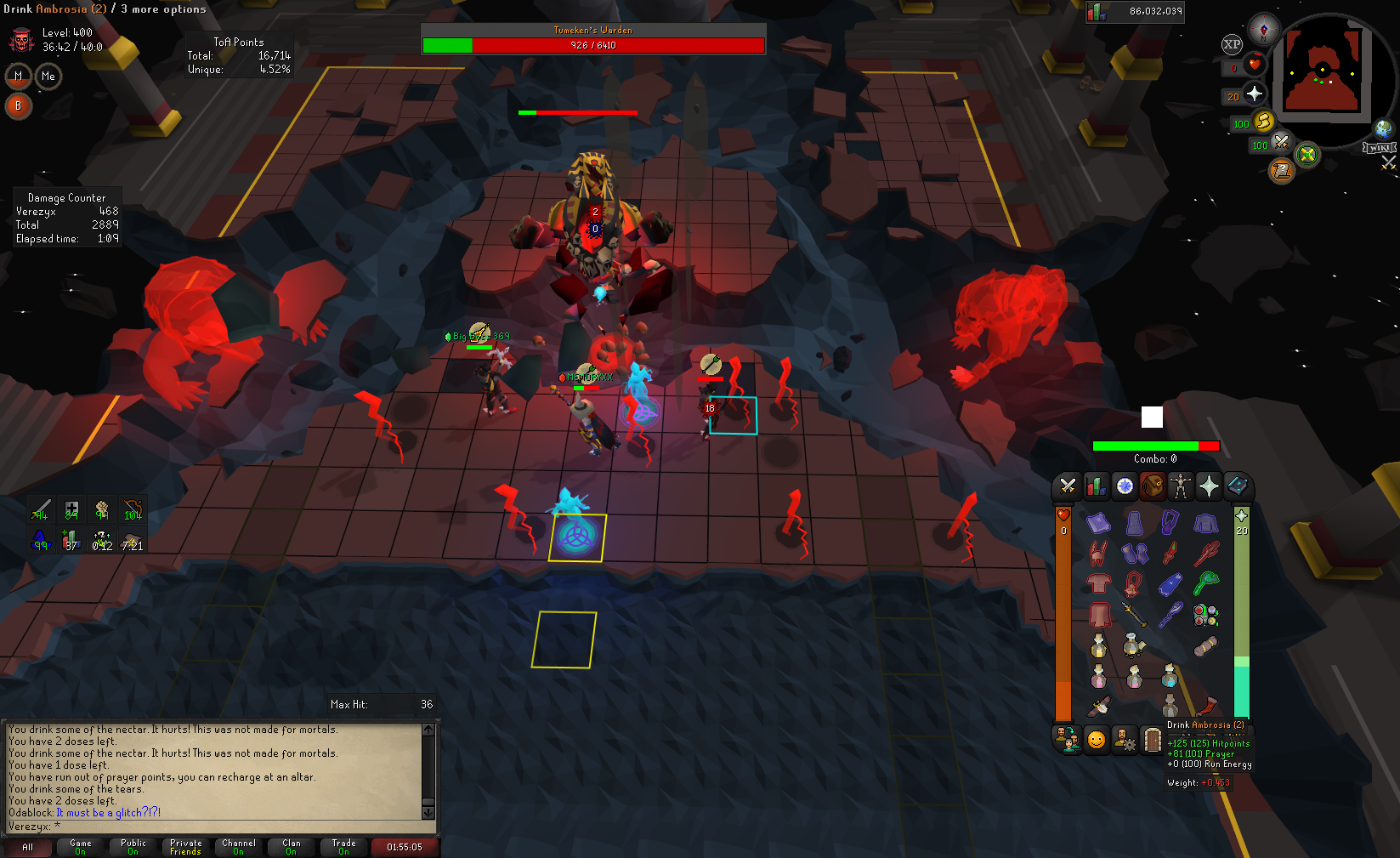Open the Combat Options tab
1400x858 pixels.
point(1068,486)
